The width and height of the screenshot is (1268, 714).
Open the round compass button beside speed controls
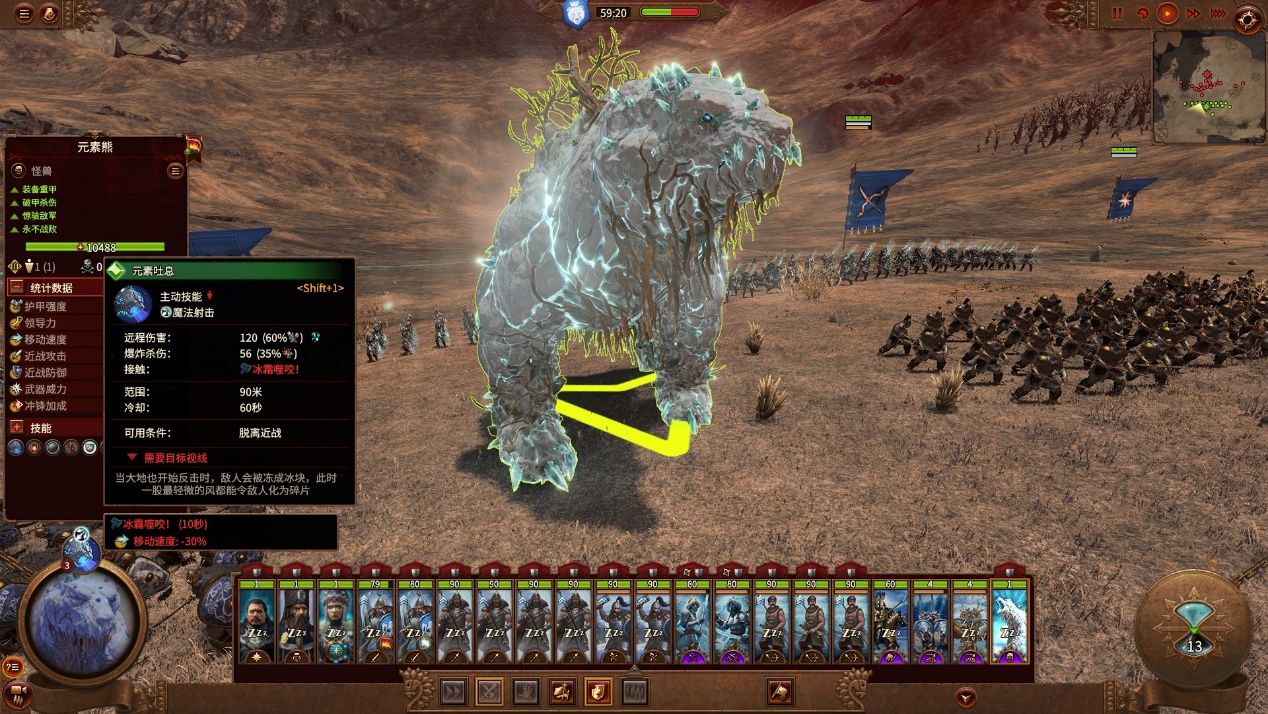(x=1248, y=17)
